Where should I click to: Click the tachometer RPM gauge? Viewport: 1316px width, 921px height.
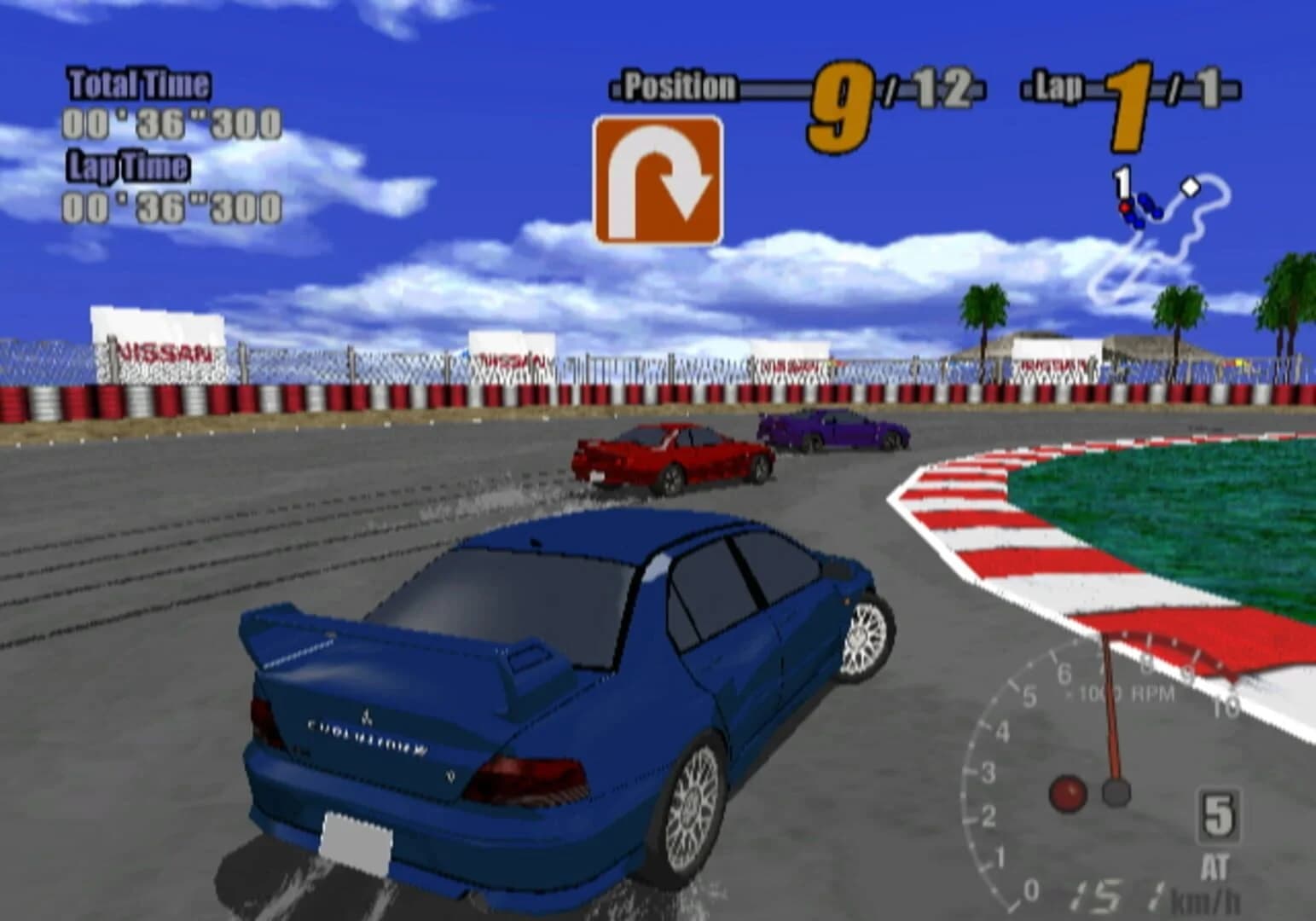point(1109,767)
